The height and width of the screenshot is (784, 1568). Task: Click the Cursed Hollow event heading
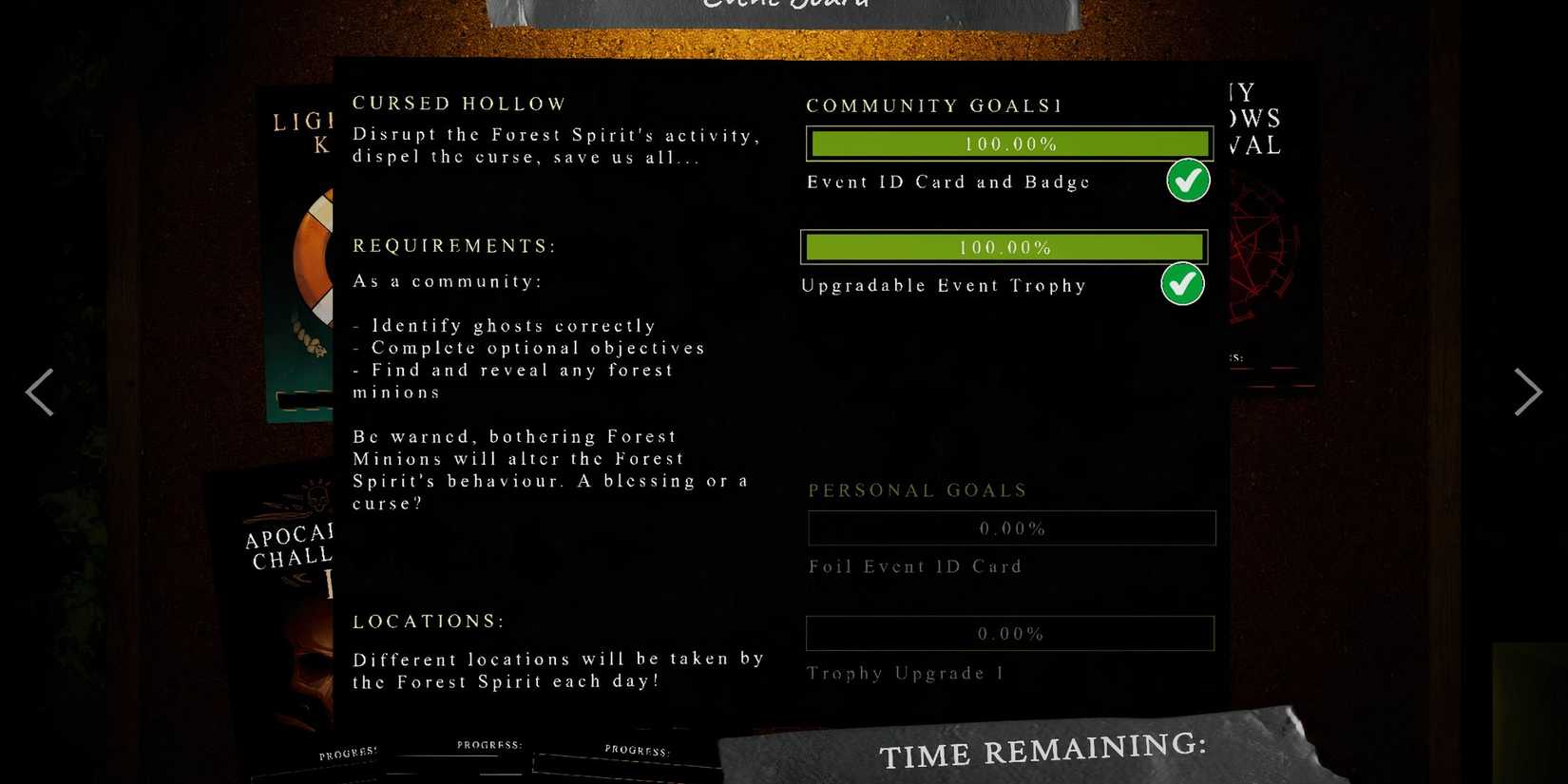coord(459,103)
